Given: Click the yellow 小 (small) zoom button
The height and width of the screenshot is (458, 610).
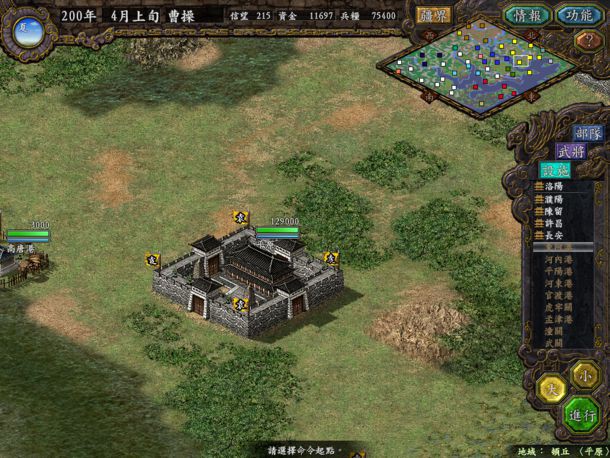Looking at the screenshot, I should pyautogui.click(x=582, y=373).
